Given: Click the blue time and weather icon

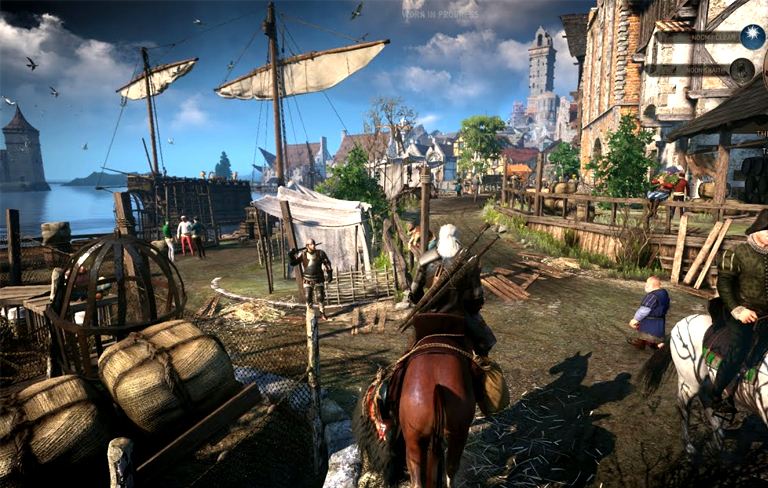Looking at the screenshot, I should point(752,37).
